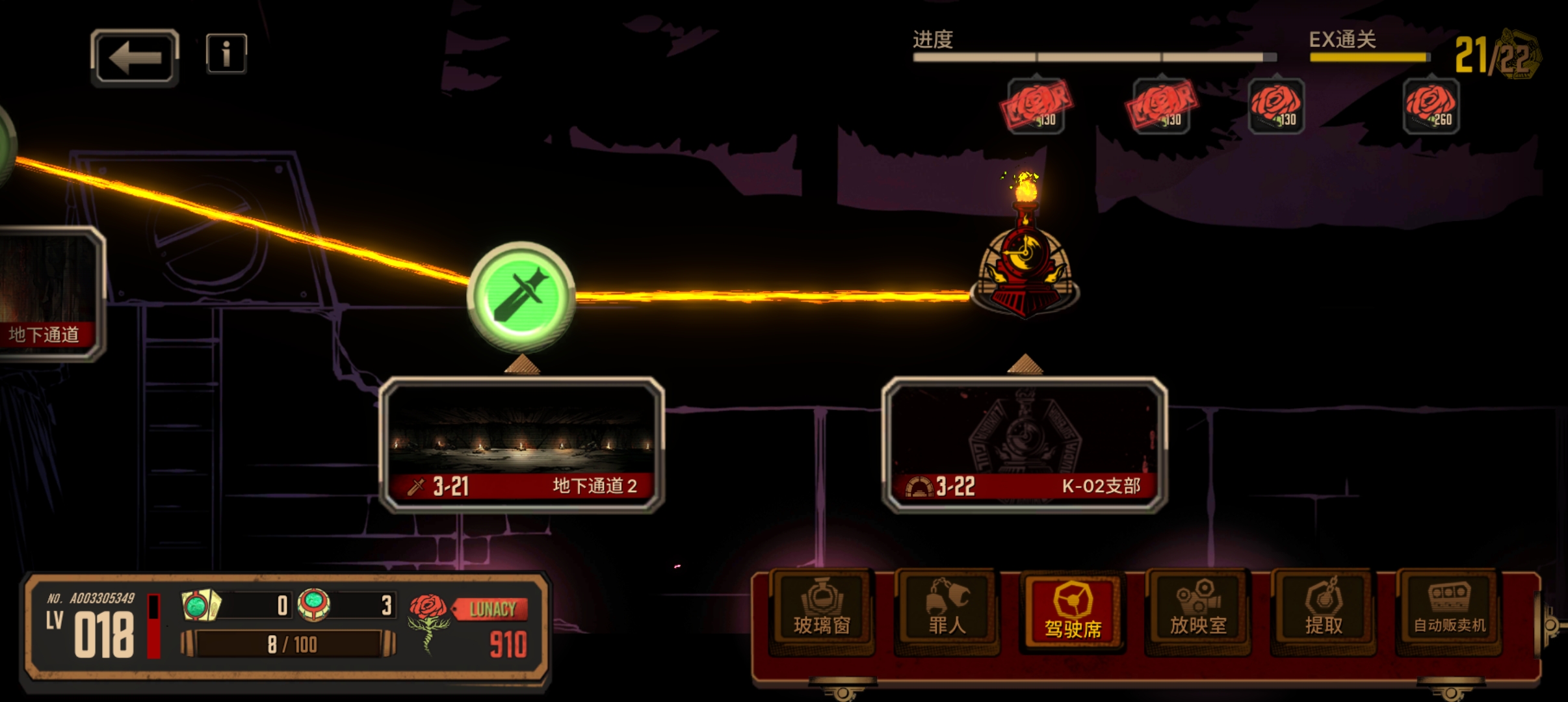Viewport: 1568px width, 702px height.
Task: Open stage 3-21 地下通道 2 card
Action: click(x=521, y=445)
